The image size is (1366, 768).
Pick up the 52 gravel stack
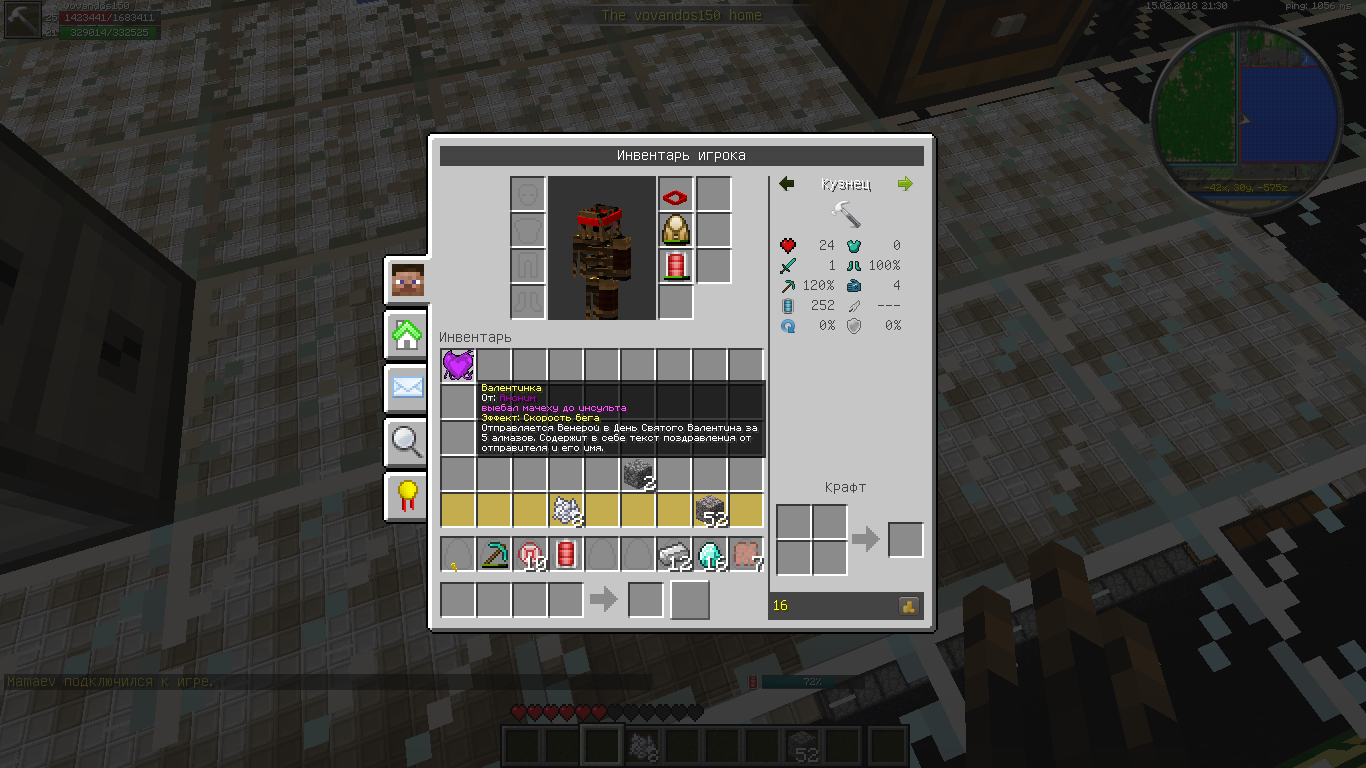pyautogui.click(x=710, y=510)
